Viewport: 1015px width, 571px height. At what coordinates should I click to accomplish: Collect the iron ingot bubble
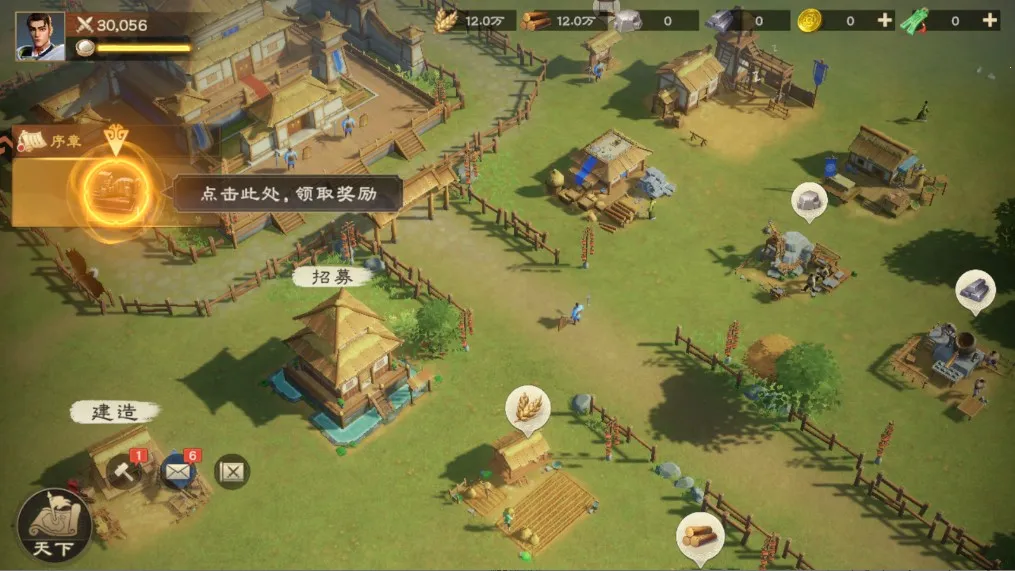[975, 290]
